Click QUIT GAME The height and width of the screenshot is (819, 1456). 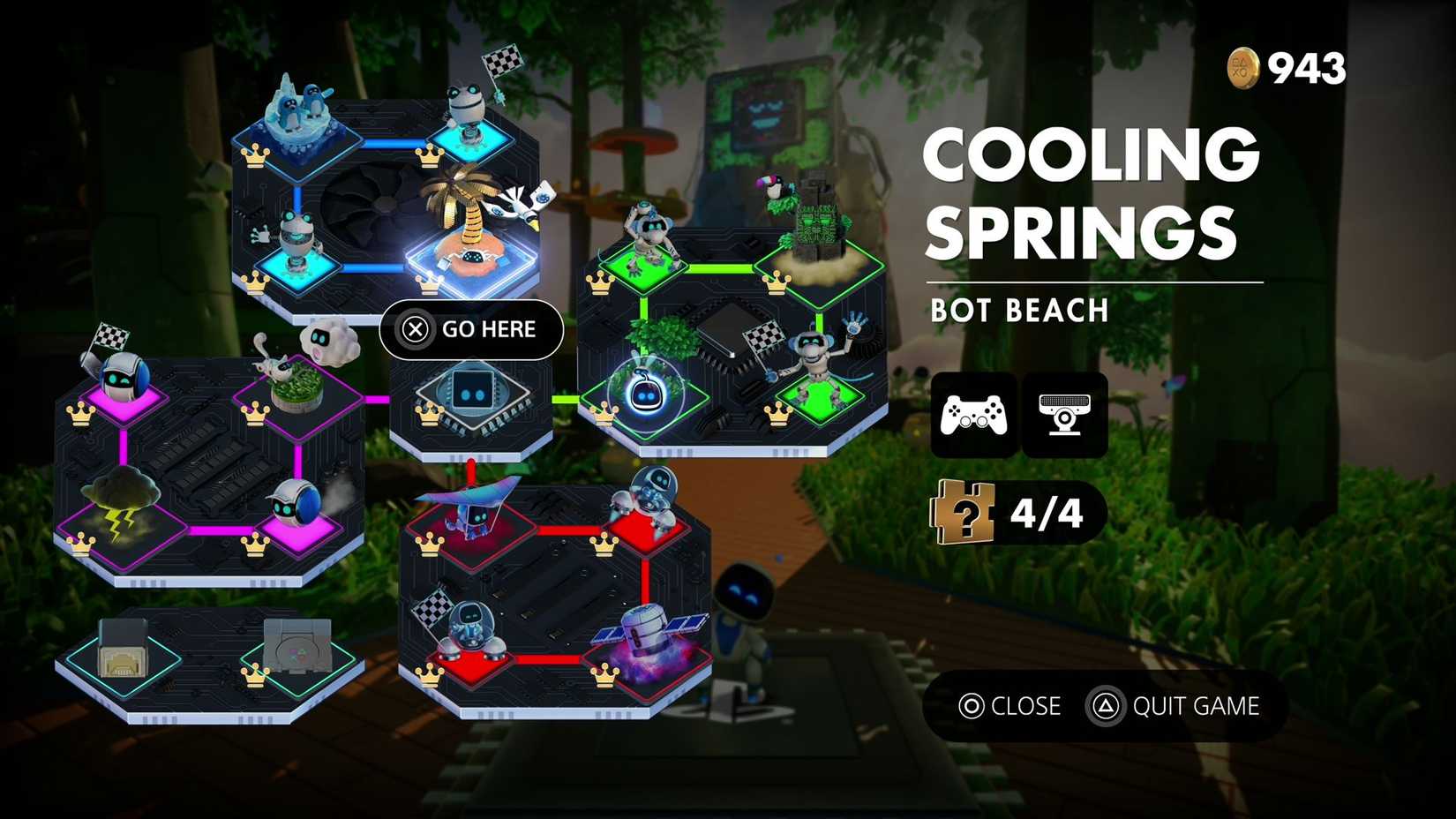(1196, 706)
